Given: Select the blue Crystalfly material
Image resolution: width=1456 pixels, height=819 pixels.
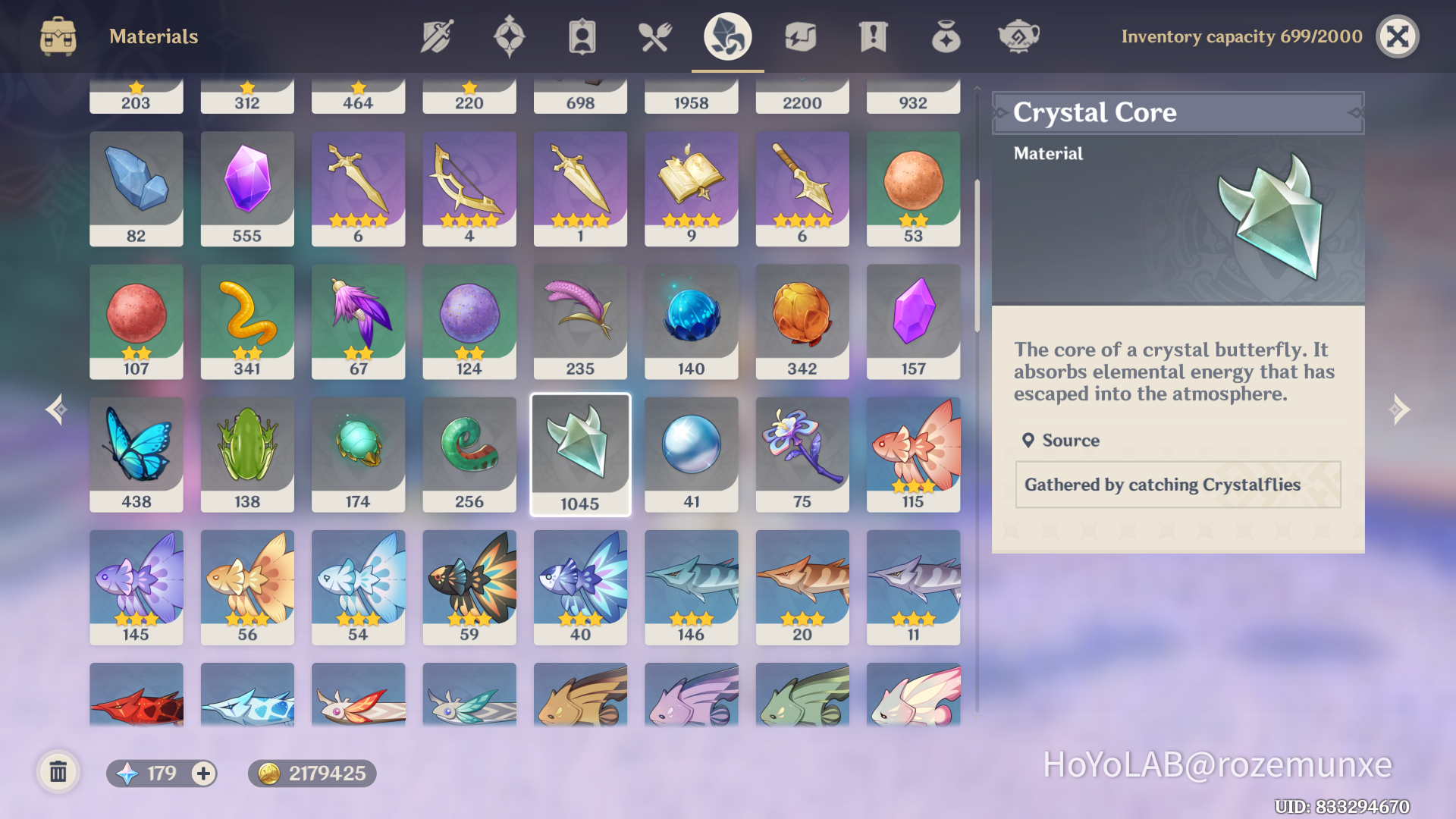Looking at the screenshot, I should (136, 453).
